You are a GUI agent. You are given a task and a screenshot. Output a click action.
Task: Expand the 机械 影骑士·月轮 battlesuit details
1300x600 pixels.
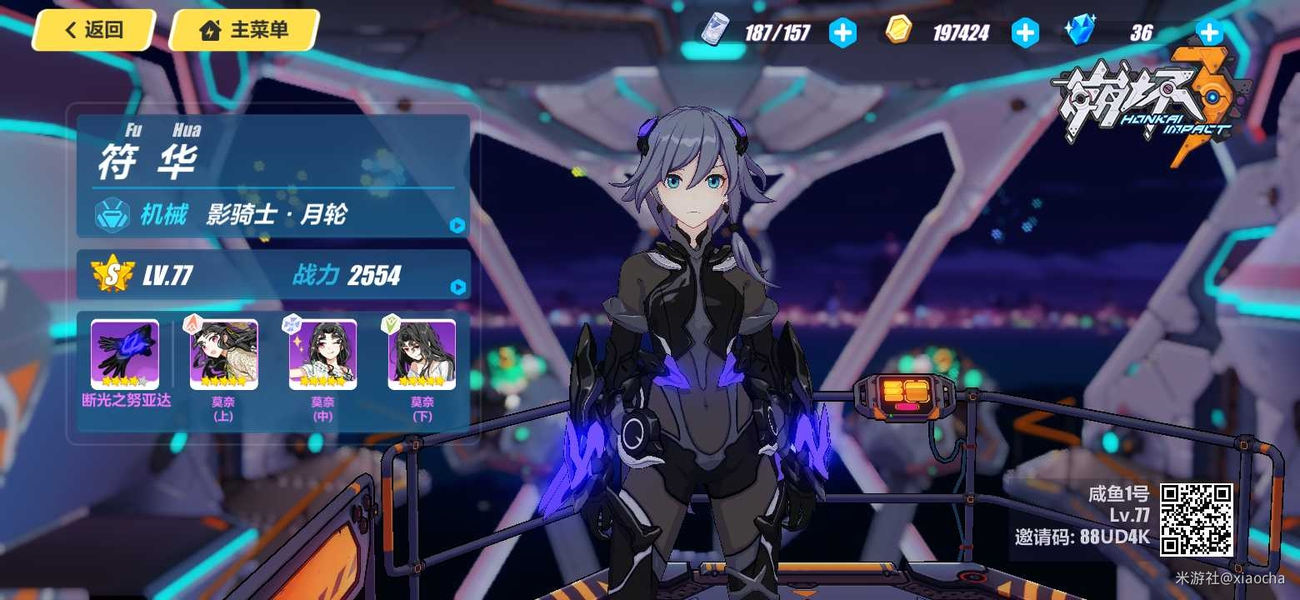tap(457, 225)
